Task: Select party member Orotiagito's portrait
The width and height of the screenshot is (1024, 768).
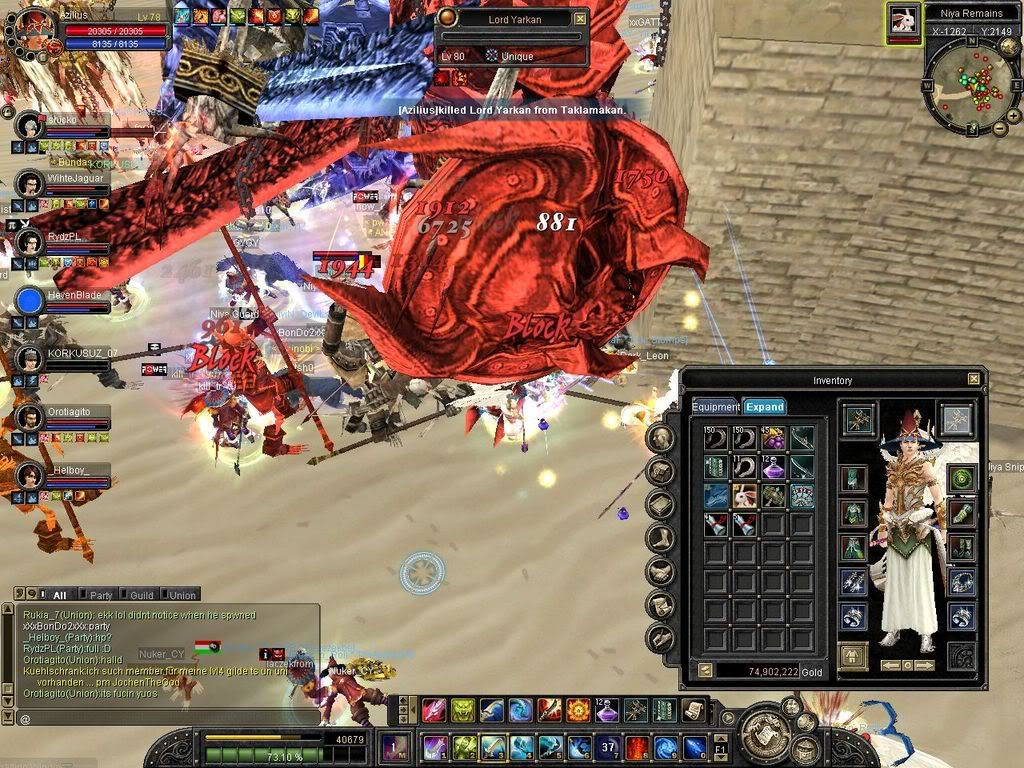Action: pyautogui.click(x=31, y=419)
